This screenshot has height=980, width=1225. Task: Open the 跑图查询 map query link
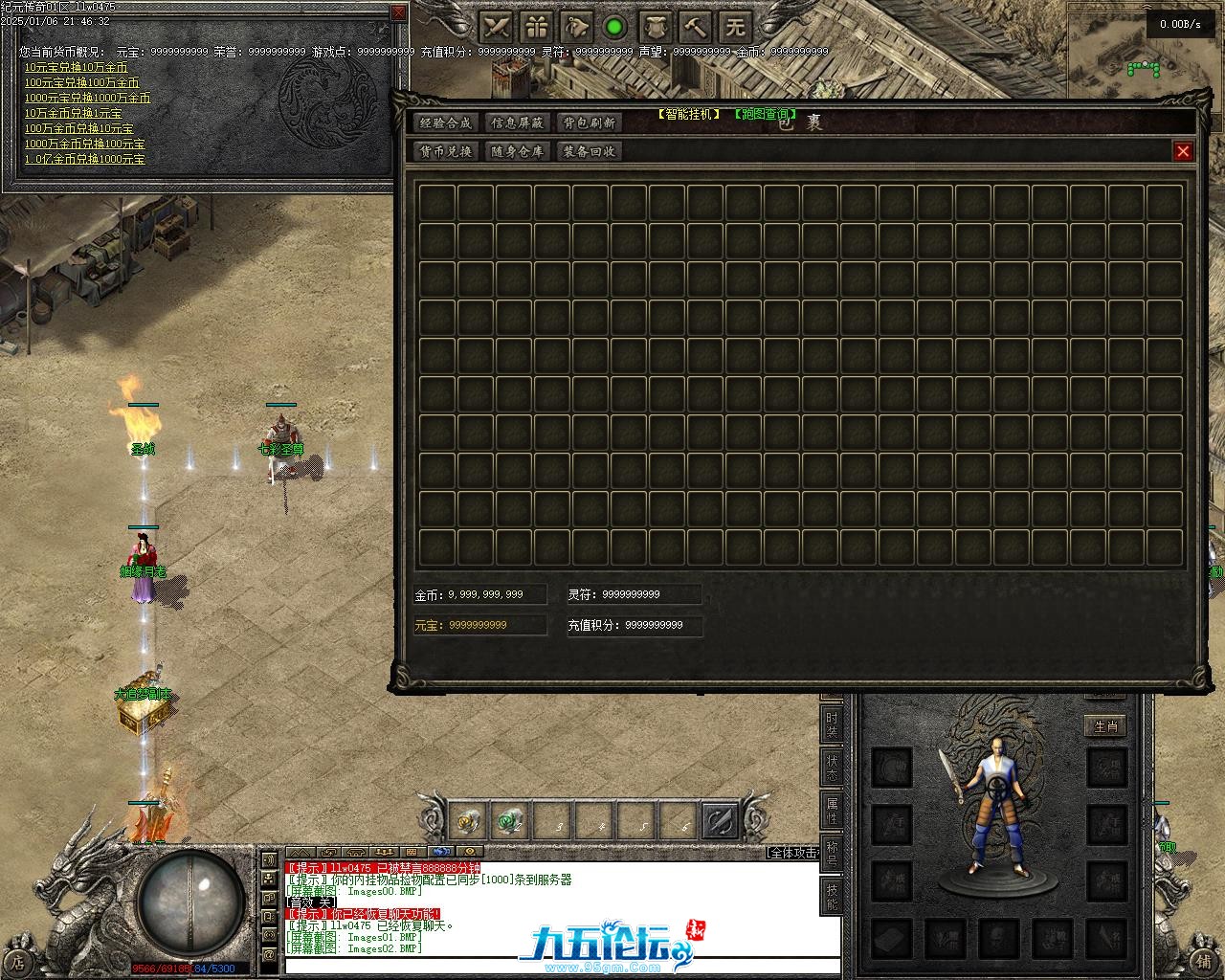765,114
